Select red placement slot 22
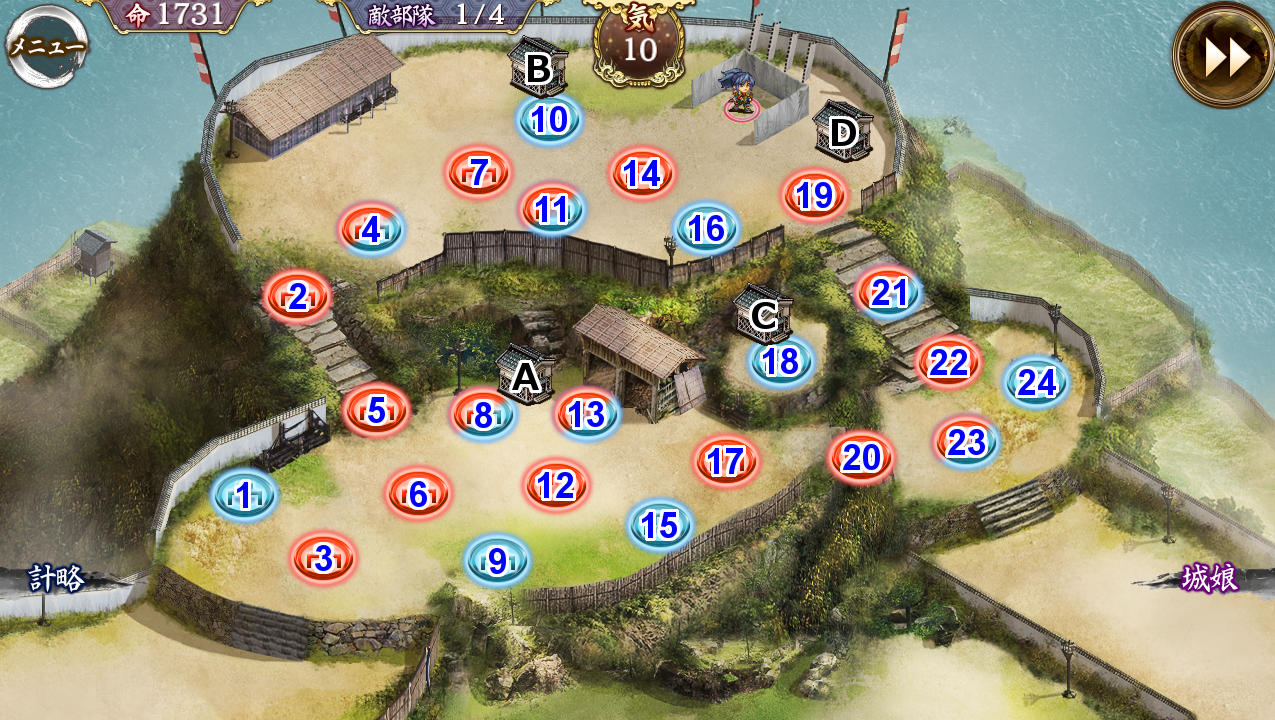 coord(948,363)
